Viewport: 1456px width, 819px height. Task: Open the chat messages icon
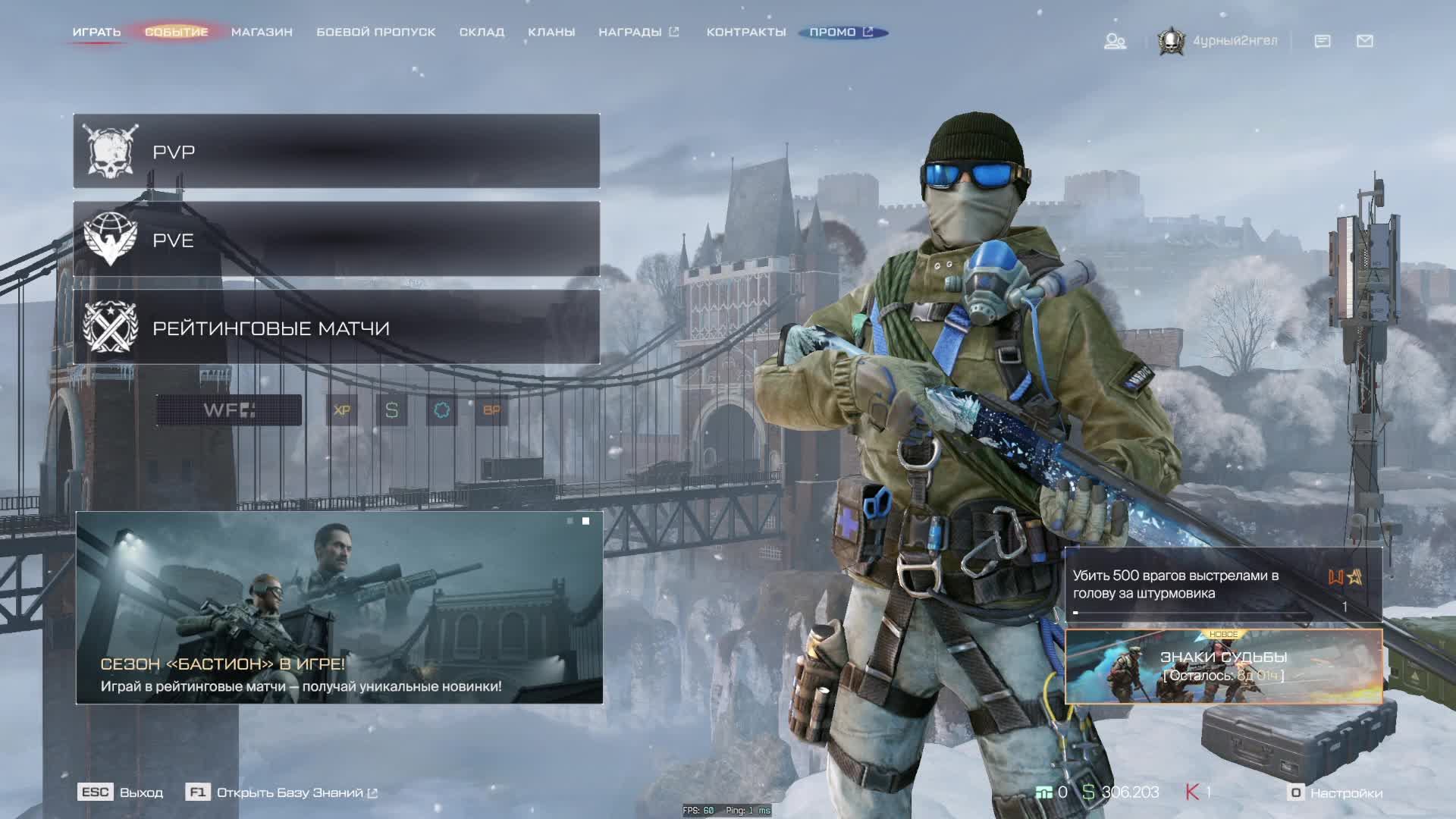1323,41
